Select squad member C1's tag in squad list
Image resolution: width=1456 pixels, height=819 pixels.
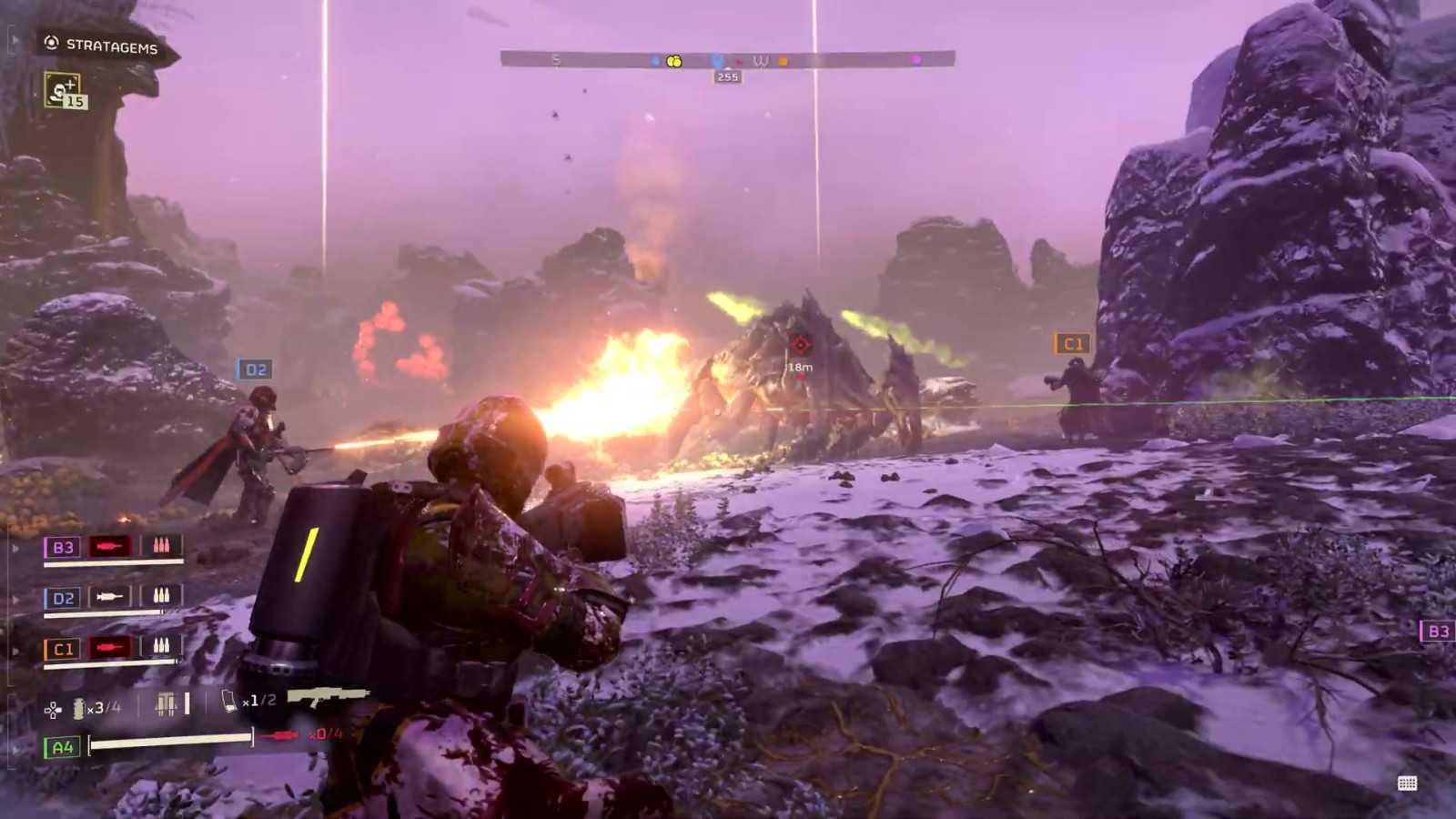(63, 649)
